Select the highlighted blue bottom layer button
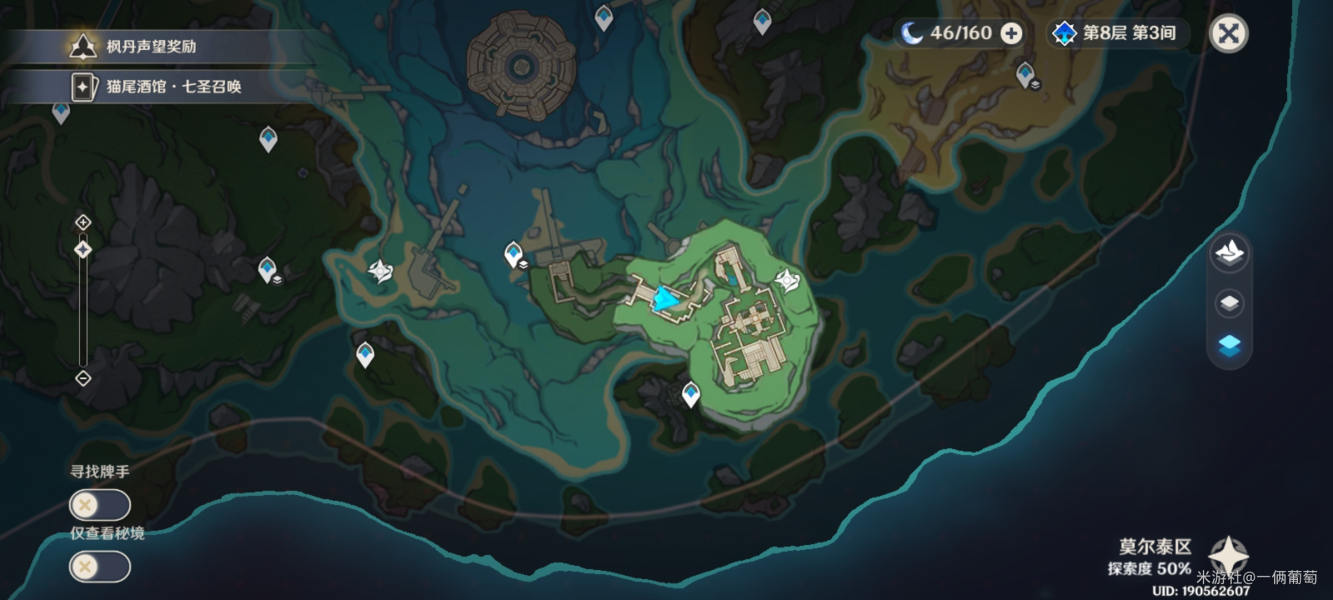The height and width of the screenshot is (600, 1333). click(1230, 346)
